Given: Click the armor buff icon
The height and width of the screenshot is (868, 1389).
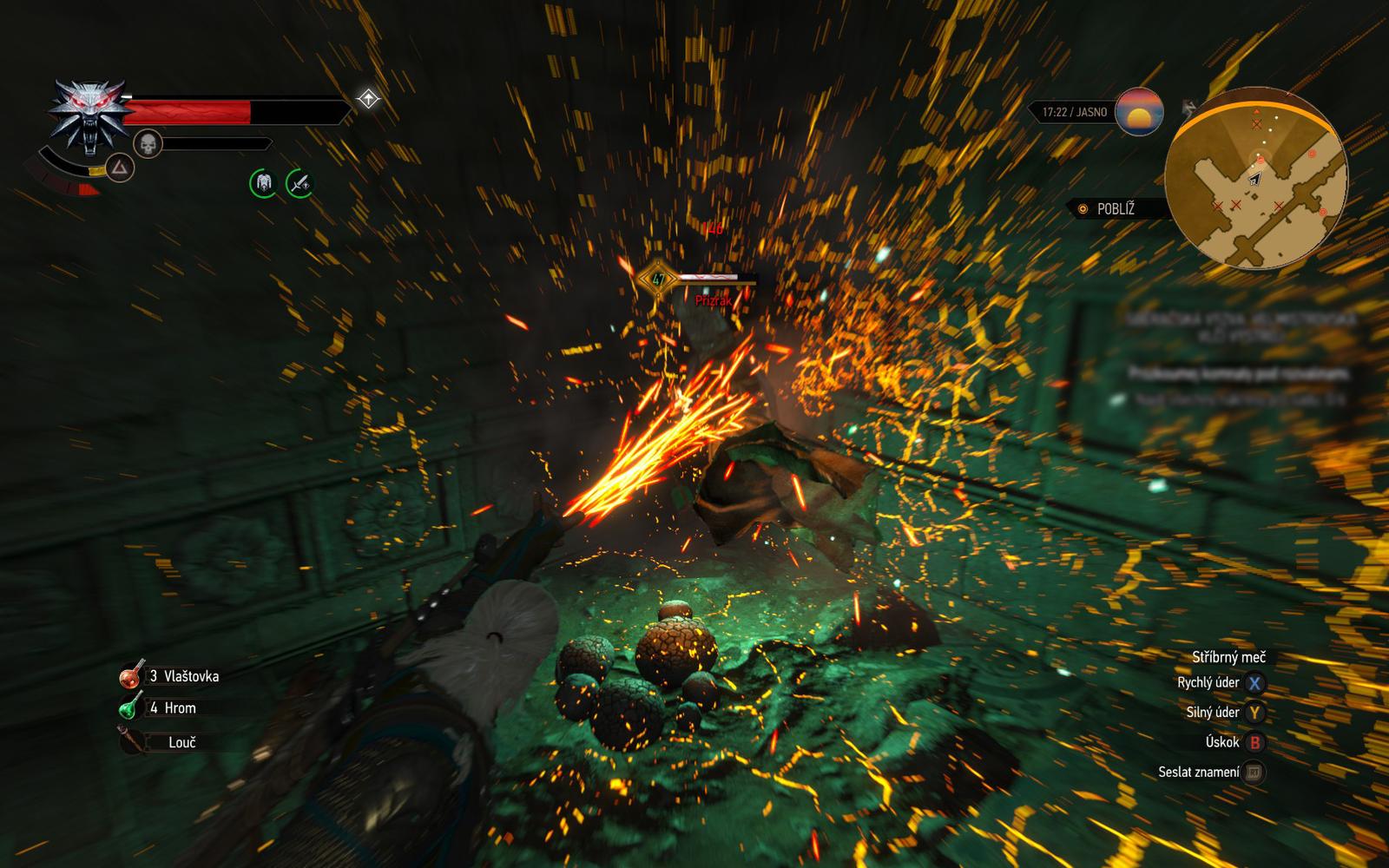Looking at the screenshot, I should tap(264, 183).
